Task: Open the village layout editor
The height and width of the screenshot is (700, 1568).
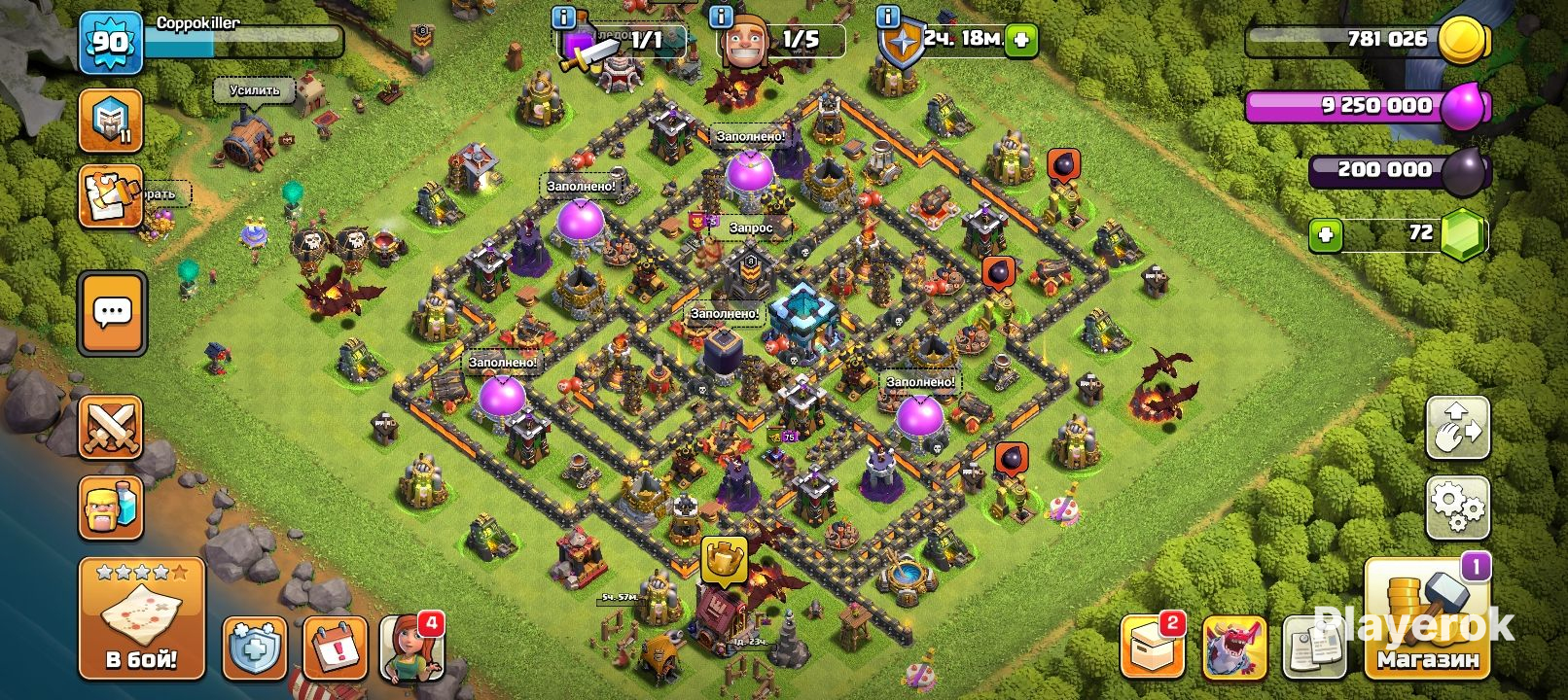Action: (x=1457, y=427)
